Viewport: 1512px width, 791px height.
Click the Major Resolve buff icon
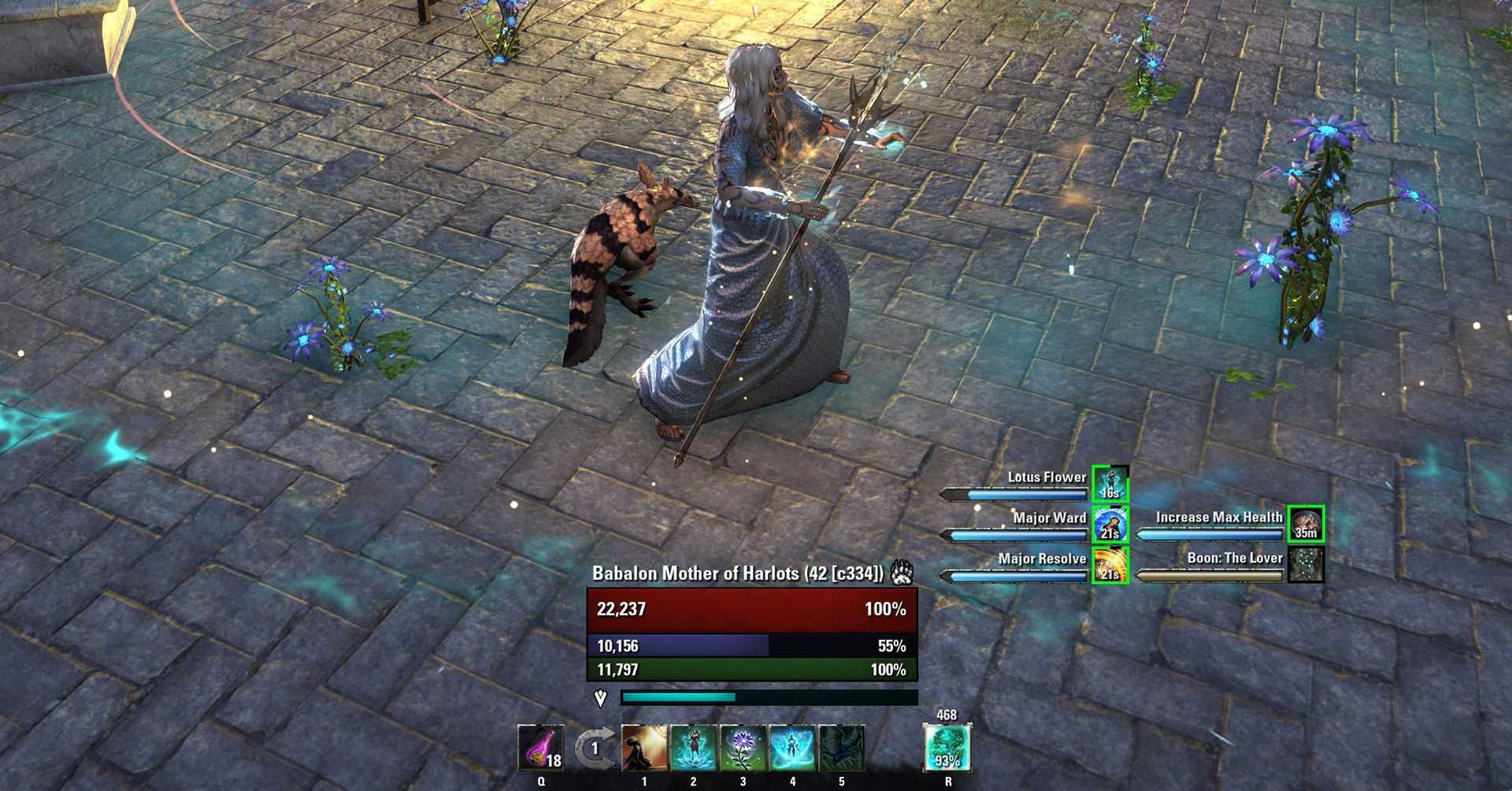pos(1110,566)
